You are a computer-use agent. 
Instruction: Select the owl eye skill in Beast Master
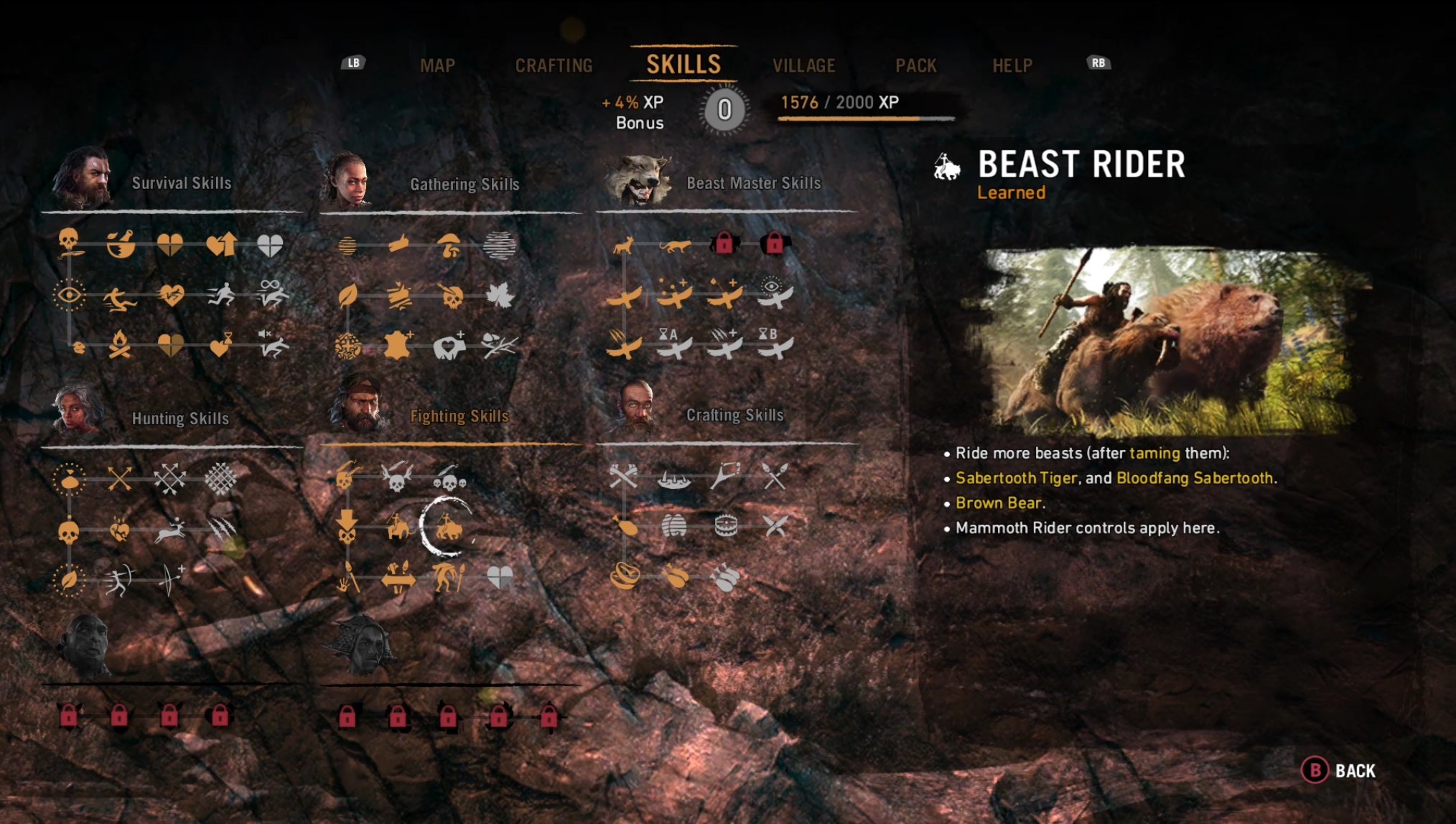click(x=774, y=292)
